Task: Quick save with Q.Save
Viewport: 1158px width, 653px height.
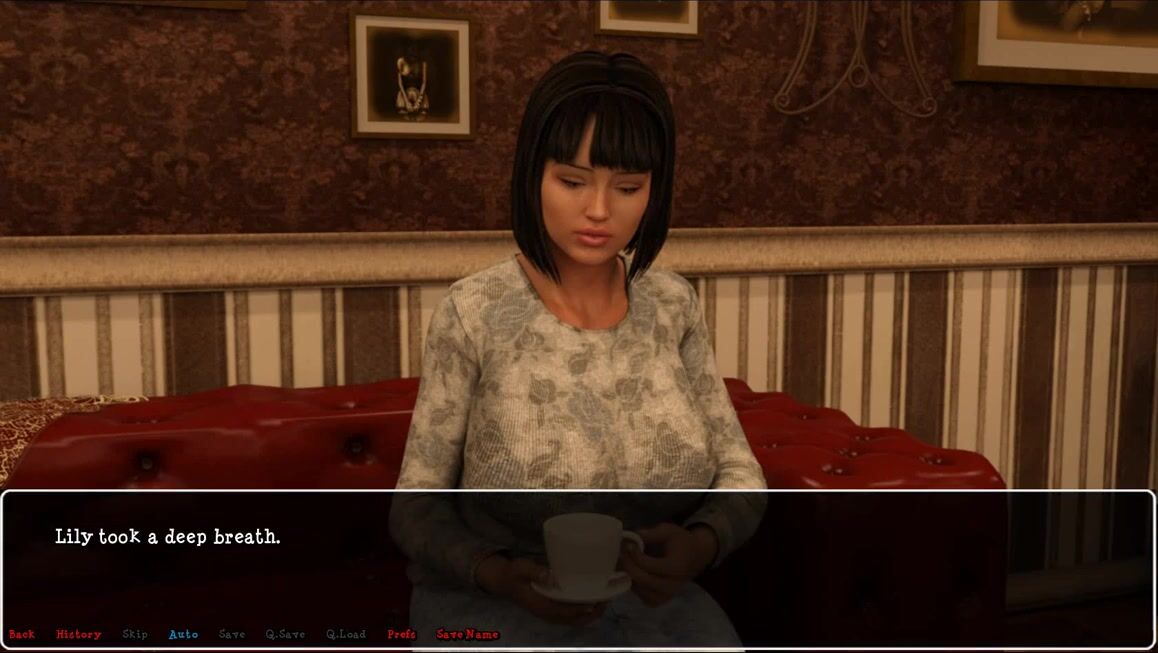Action: point(285,634)
